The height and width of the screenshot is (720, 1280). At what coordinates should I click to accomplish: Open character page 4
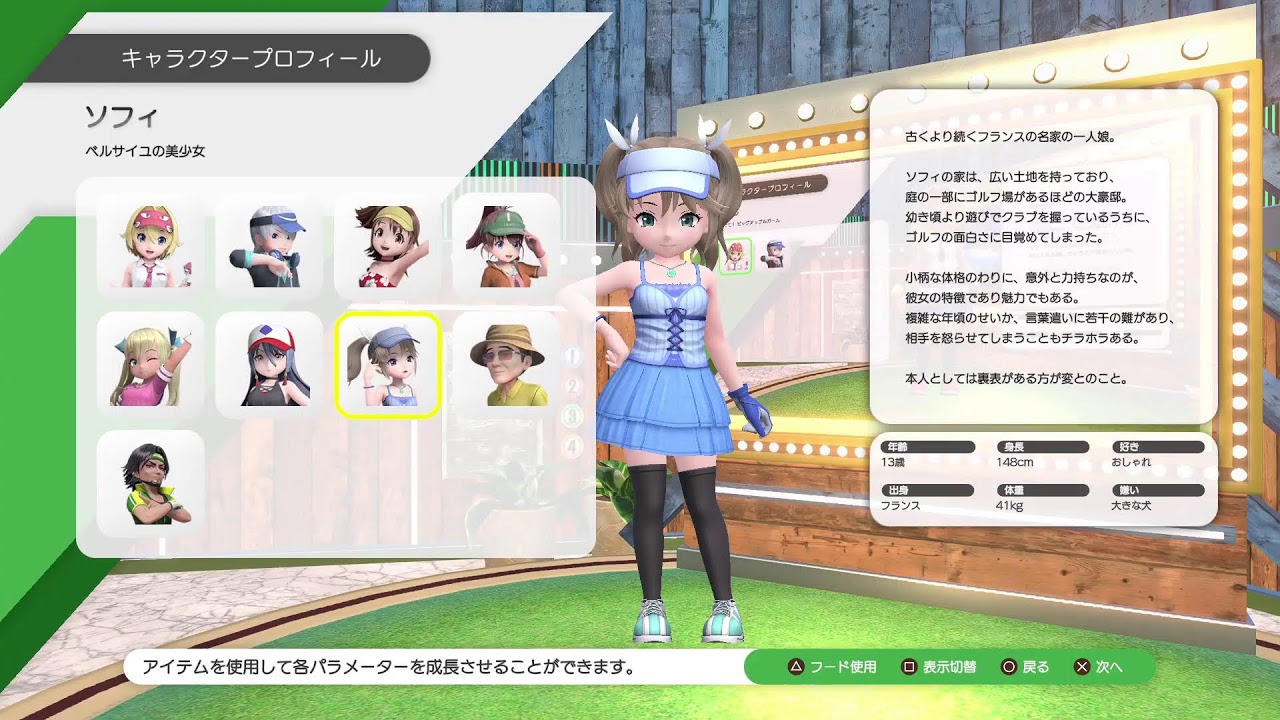(x=571, y=441)
